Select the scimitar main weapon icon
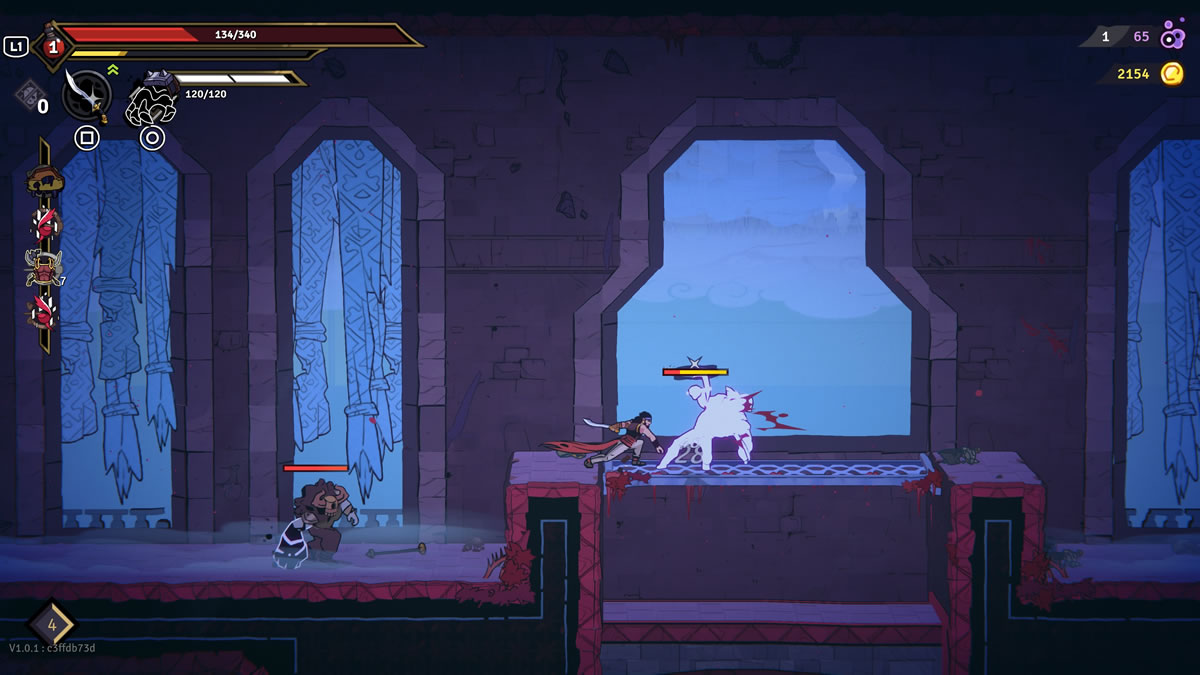The height and width of the screenshot is (675, 1200). coord(86,95)
